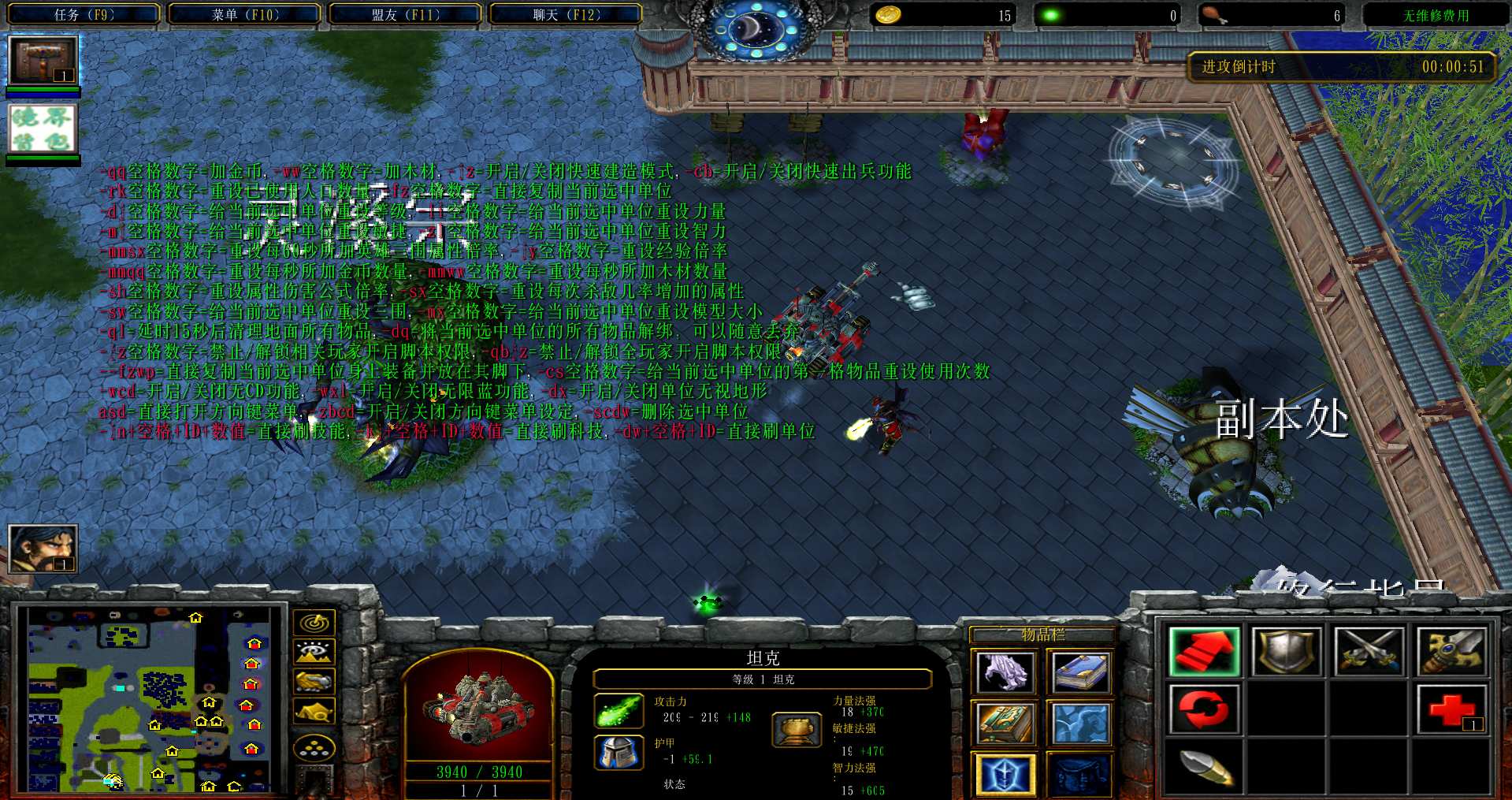Use the green-gold tome inventory item
Screen dimensions: 1512x800
[x=1004, y=723]
